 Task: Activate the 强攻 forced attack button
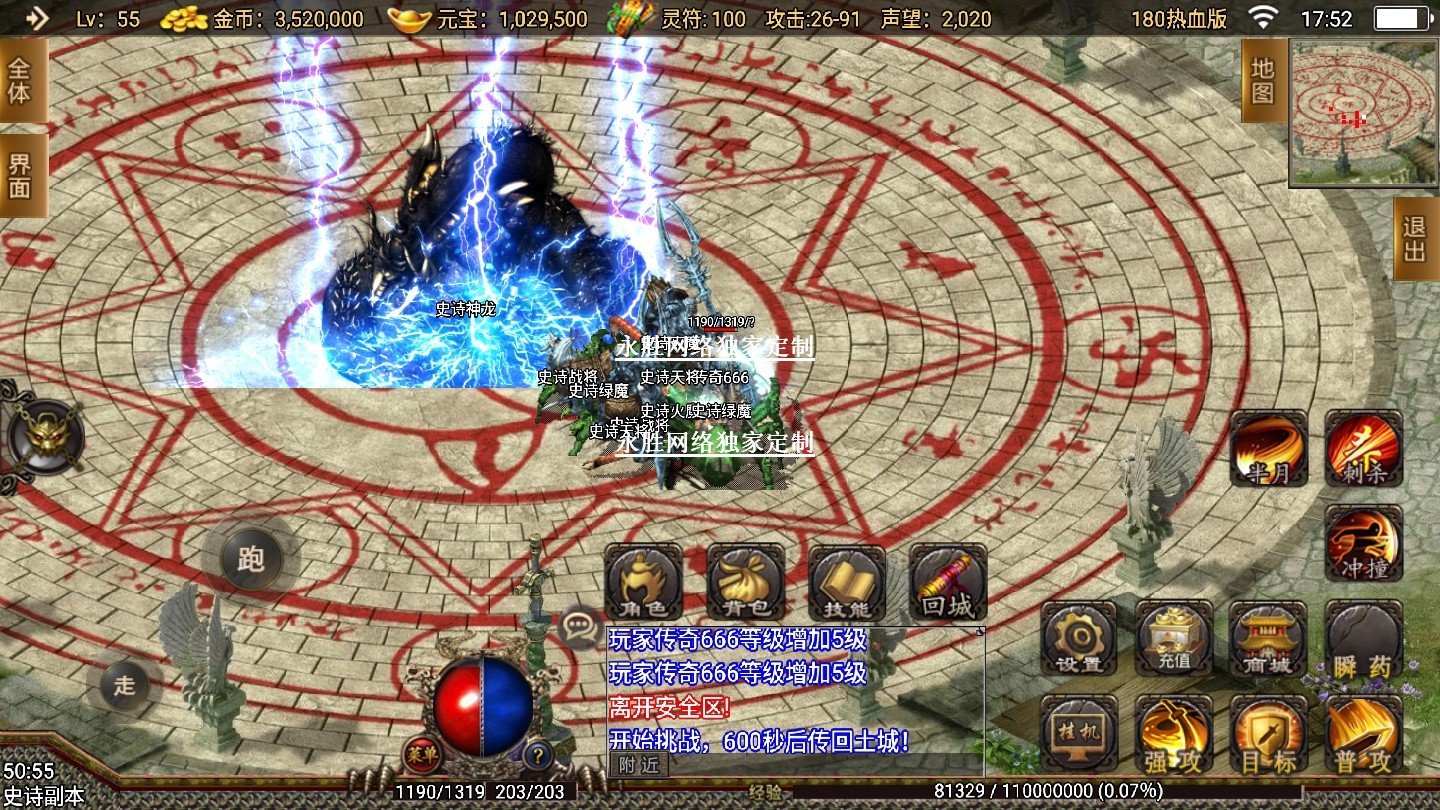(1174, 734)
